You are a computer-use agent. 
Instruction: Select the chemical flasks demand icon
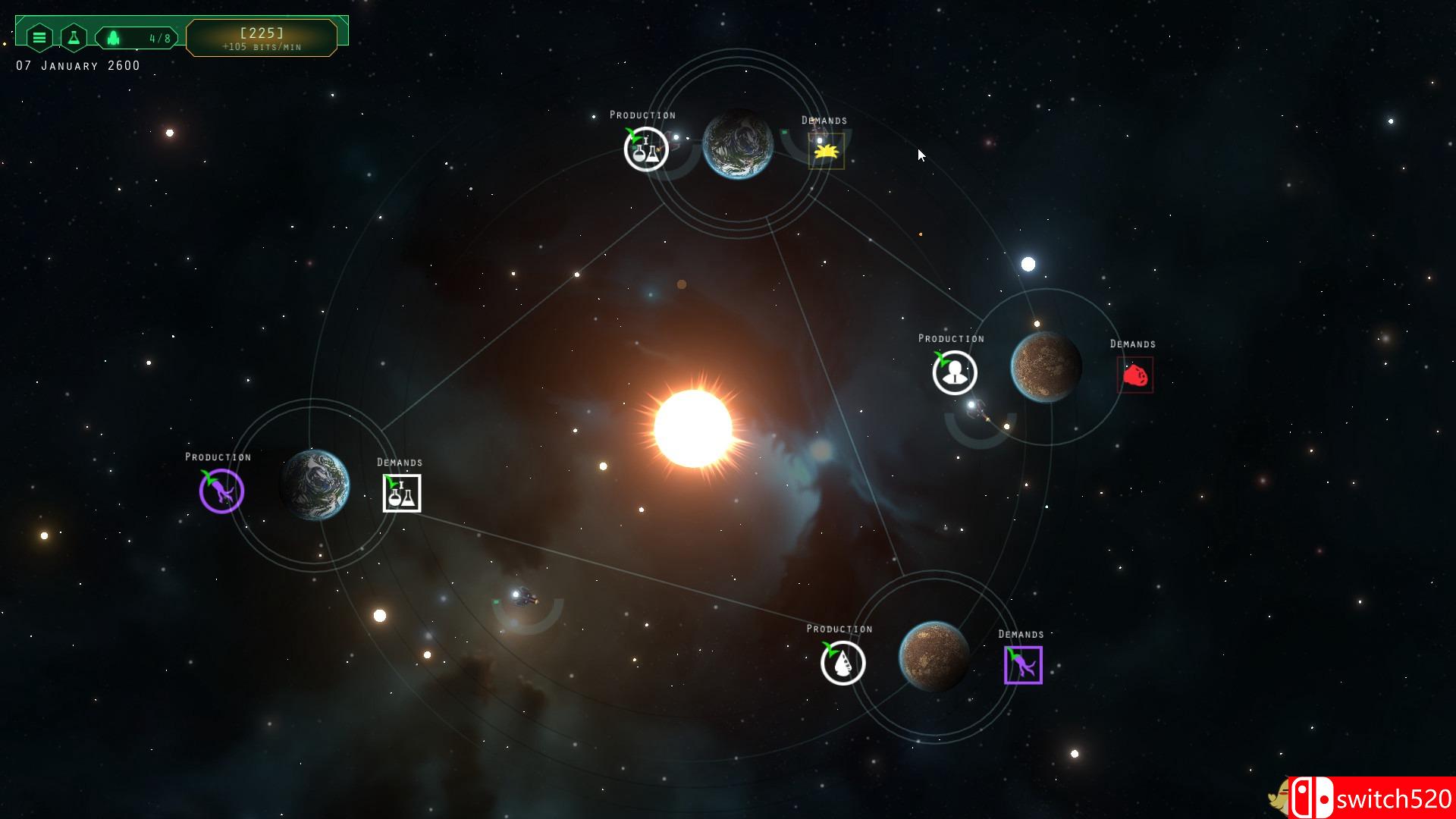(402, 494)
